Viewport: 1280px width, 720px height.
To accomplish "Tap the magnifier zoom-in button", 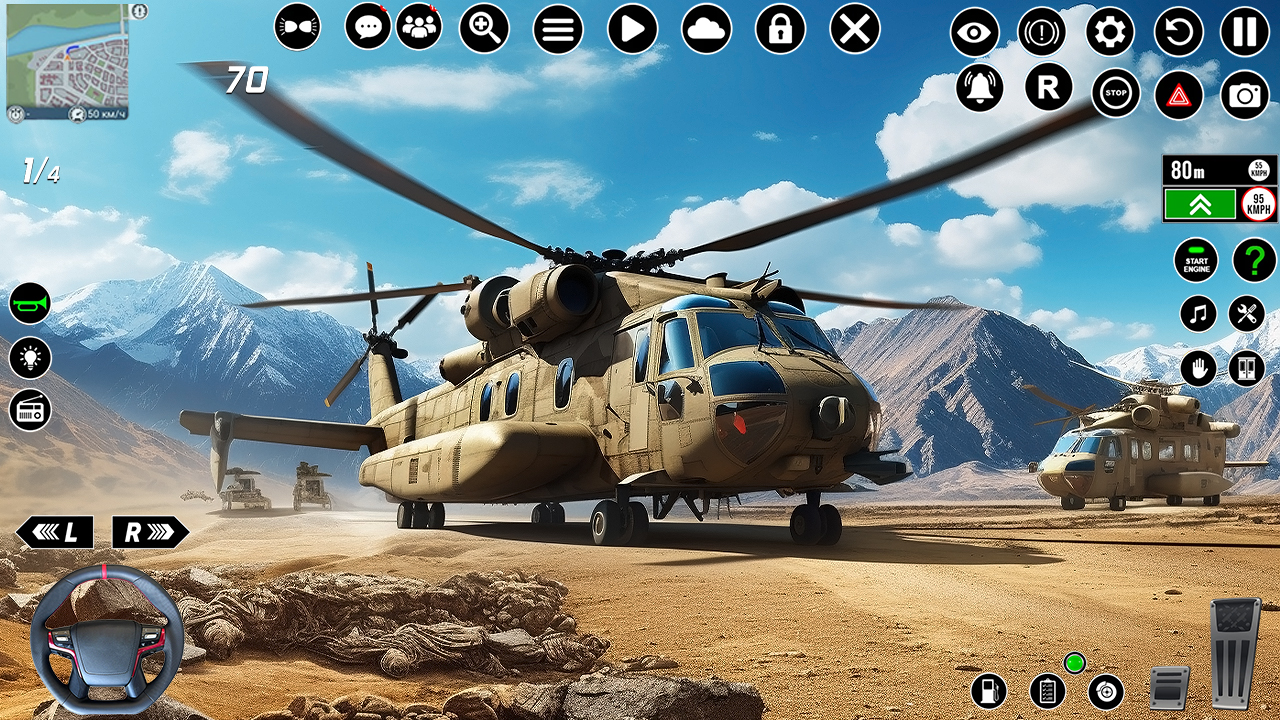I will click(484, 28).
